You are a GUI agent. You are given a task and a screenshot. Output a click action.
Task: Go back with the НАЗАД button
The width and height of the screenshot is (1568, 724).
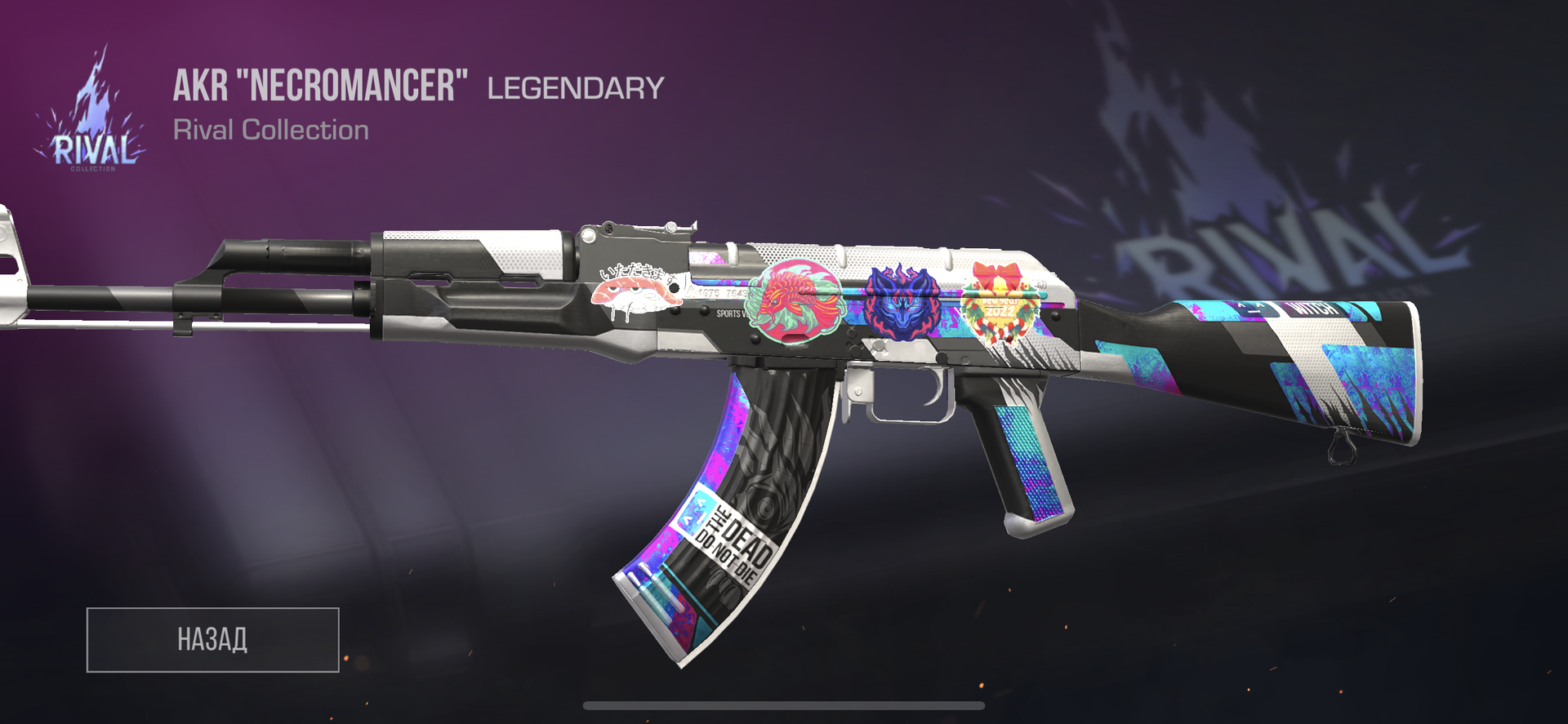click(212, 639)
